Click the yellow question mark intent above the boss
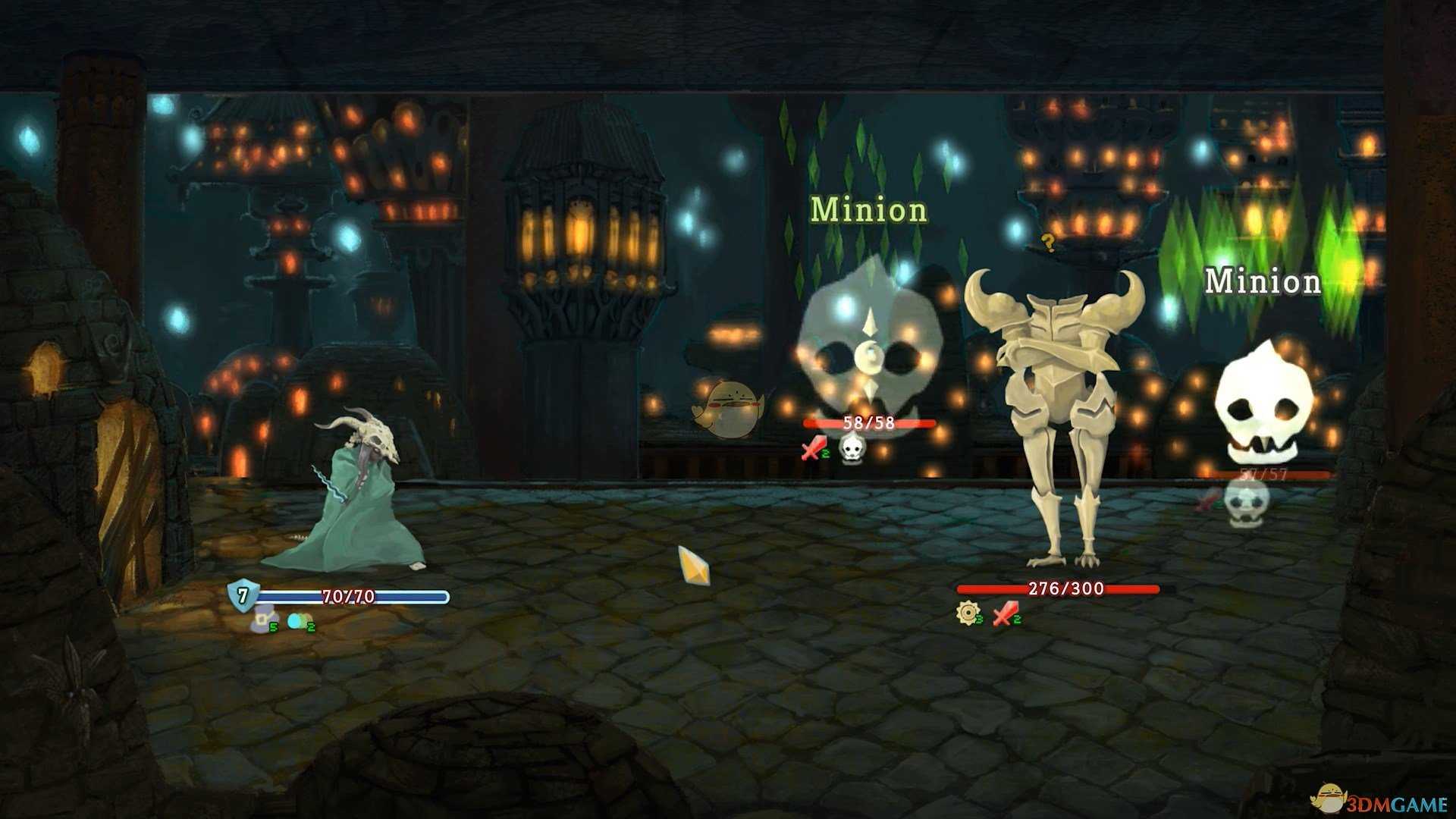Image resolution: width=1456 pixels, height=819 pixels. point(1048,243)
